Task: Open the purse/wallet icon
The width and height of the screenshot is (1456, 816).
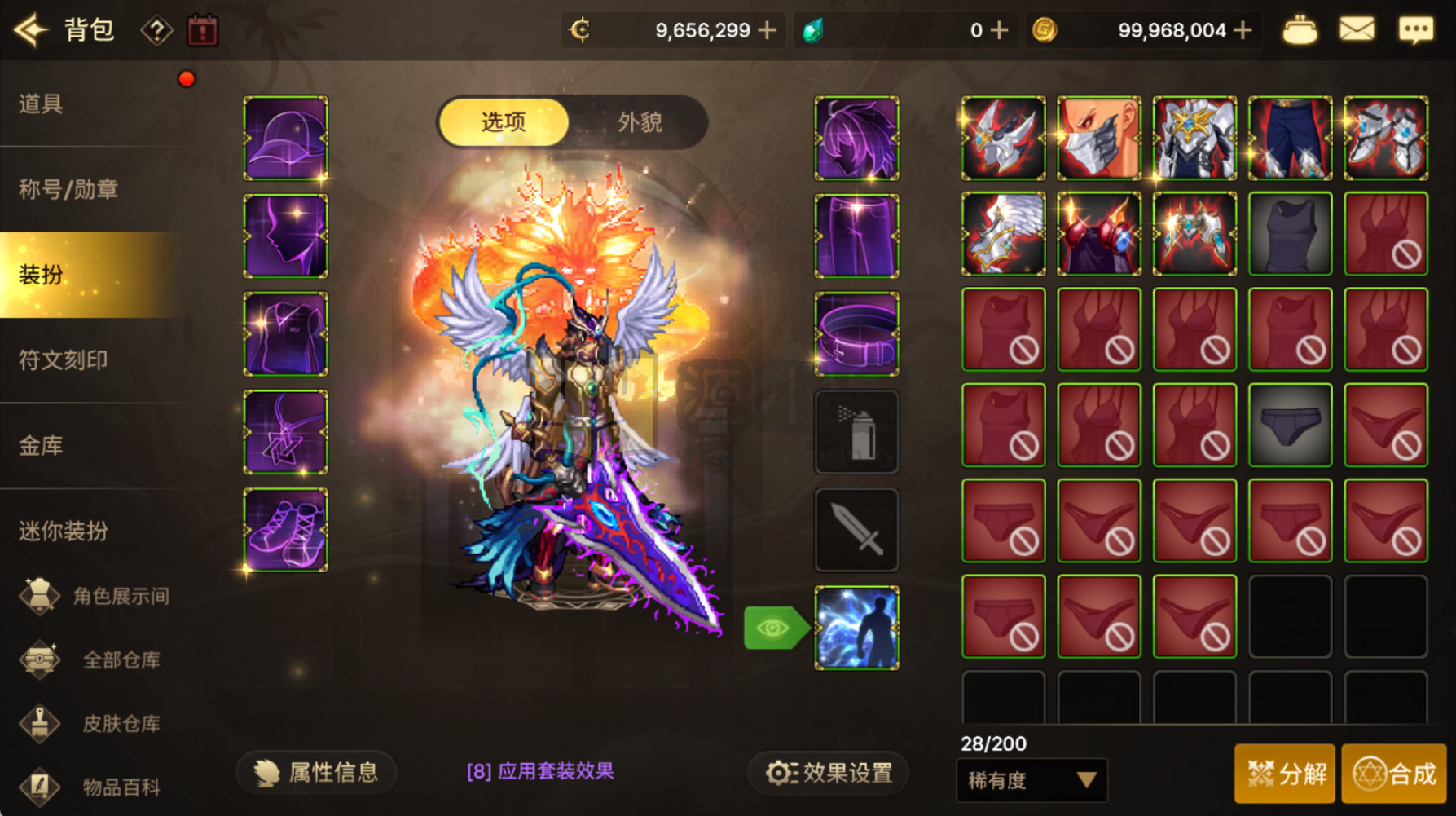Action: pos(1300,29)
